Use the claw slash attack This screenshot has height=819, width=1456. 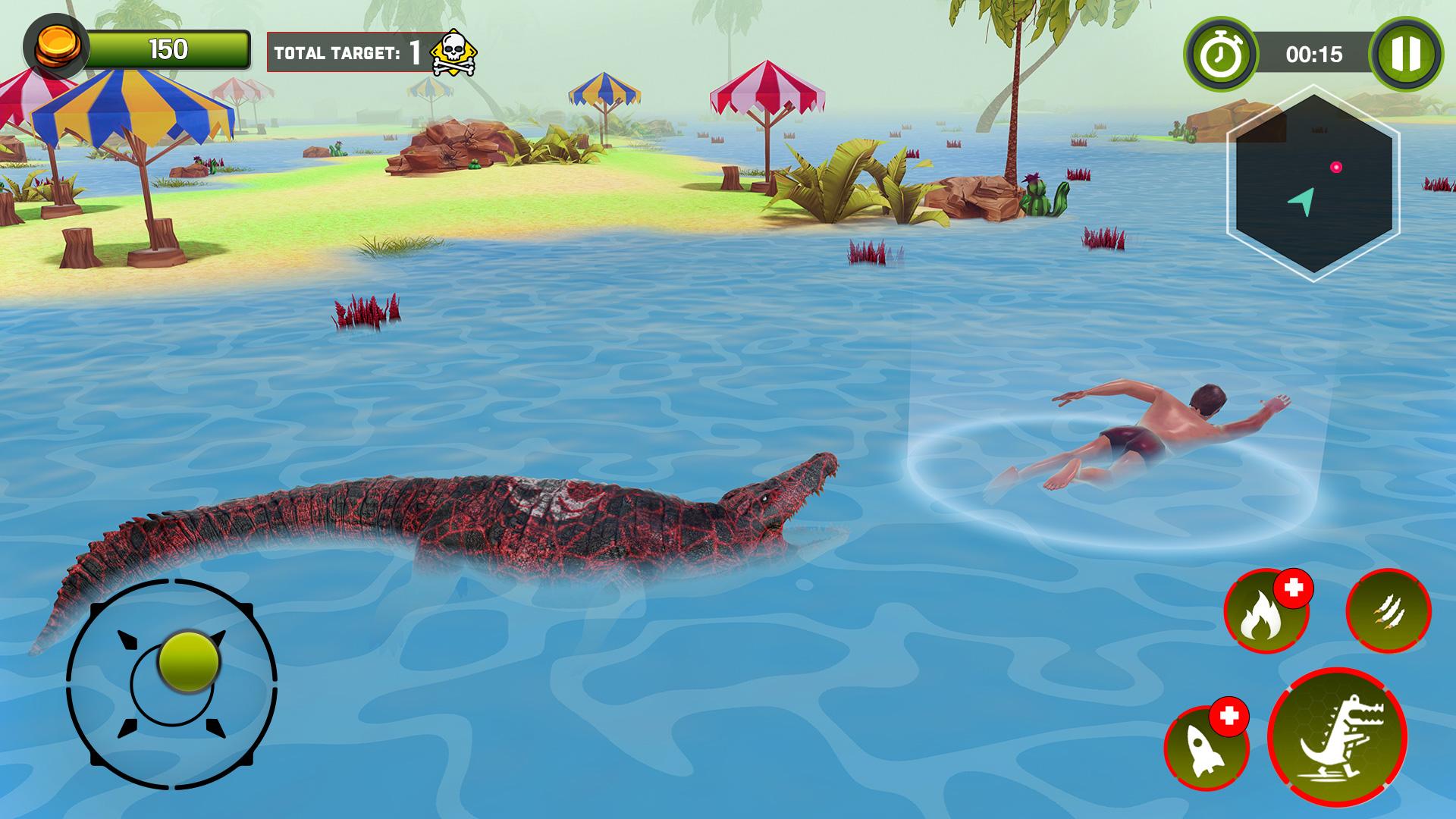click(1388, 610)
